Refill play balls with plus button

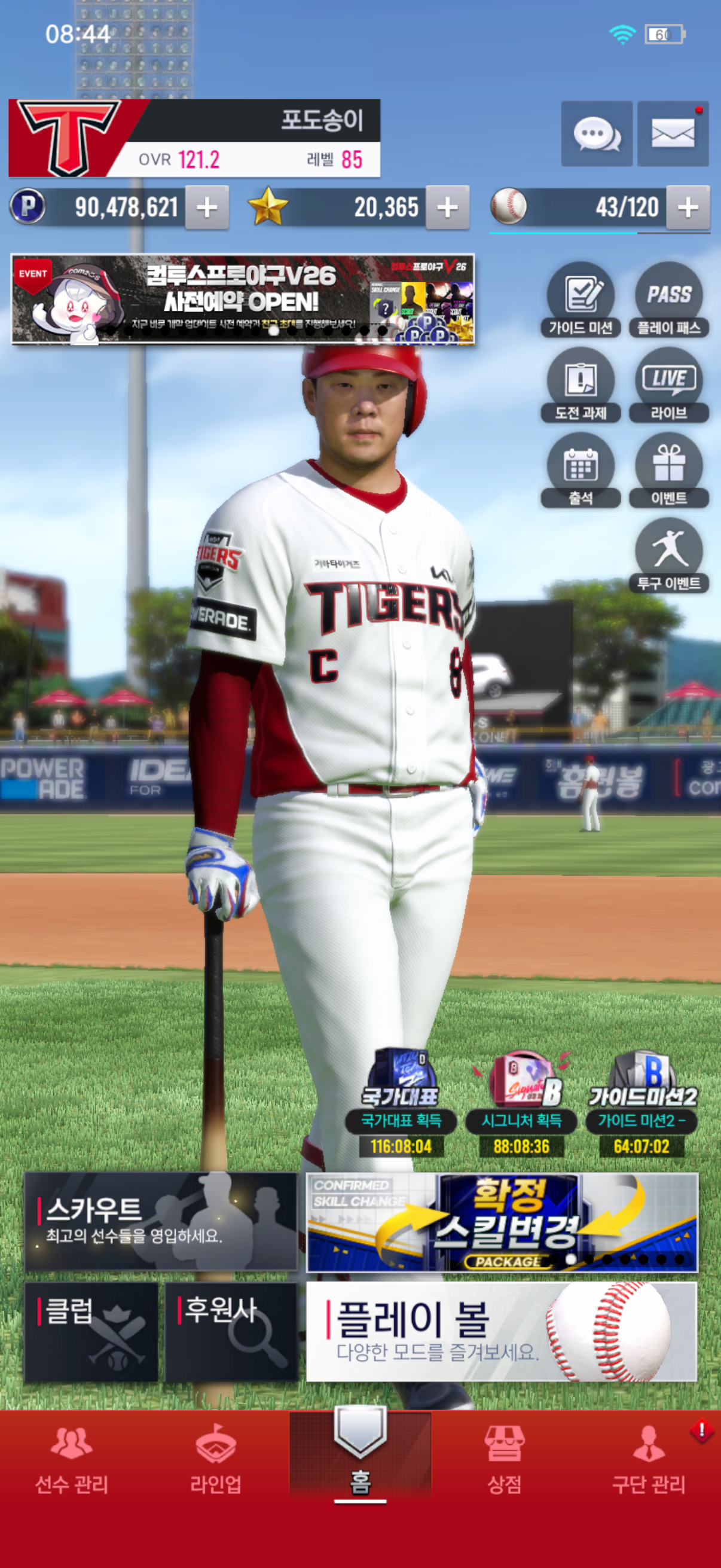click(688, 208)
